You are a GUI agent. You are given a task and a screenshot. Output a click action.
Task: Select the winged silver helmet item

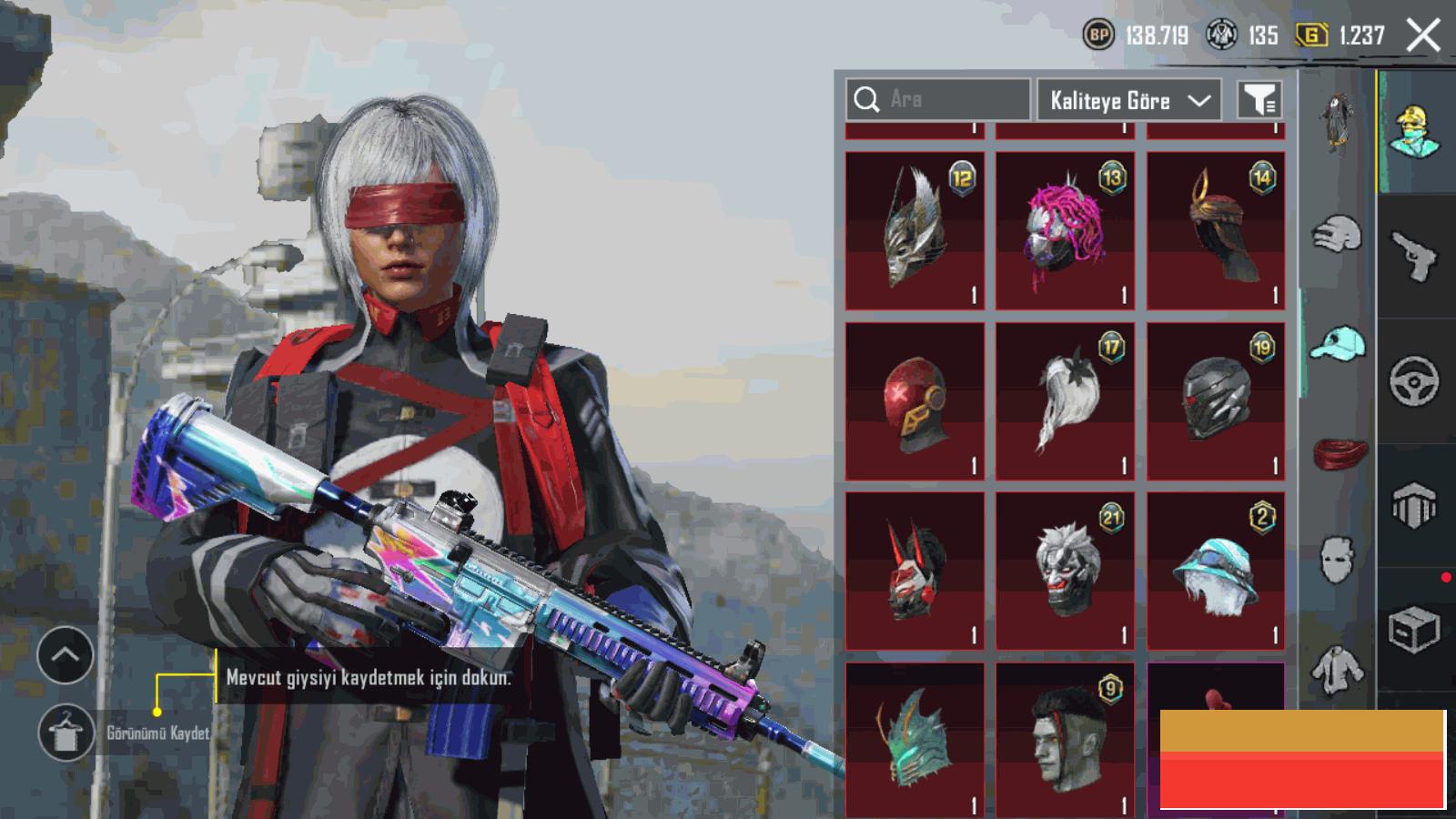[x=915, y=230]
